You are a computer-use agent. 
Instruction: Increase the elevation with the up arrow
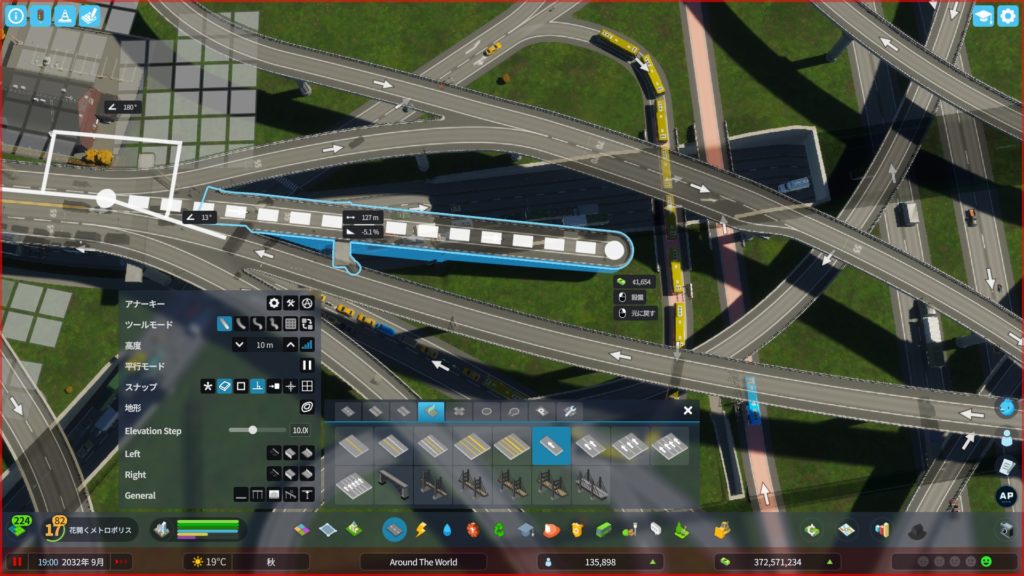click(290, 345)
